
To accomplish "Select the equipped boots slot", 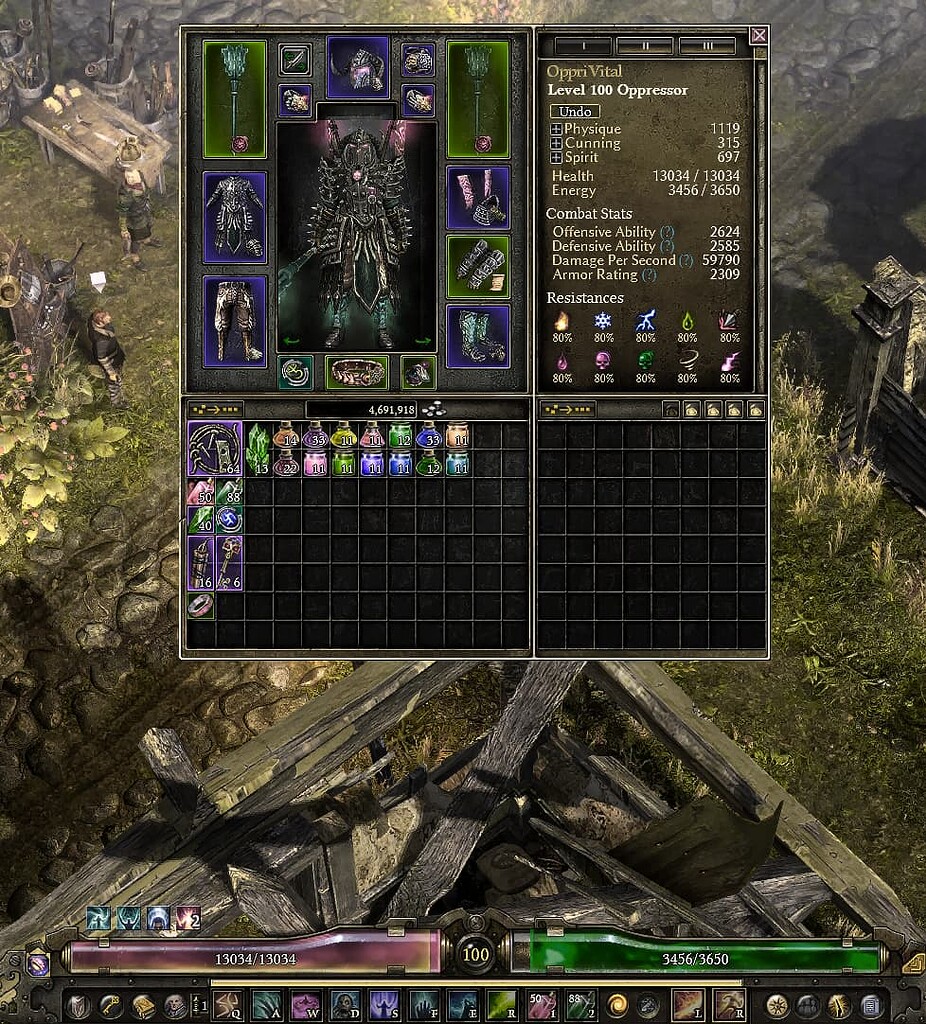I will (x=478, y=336).
